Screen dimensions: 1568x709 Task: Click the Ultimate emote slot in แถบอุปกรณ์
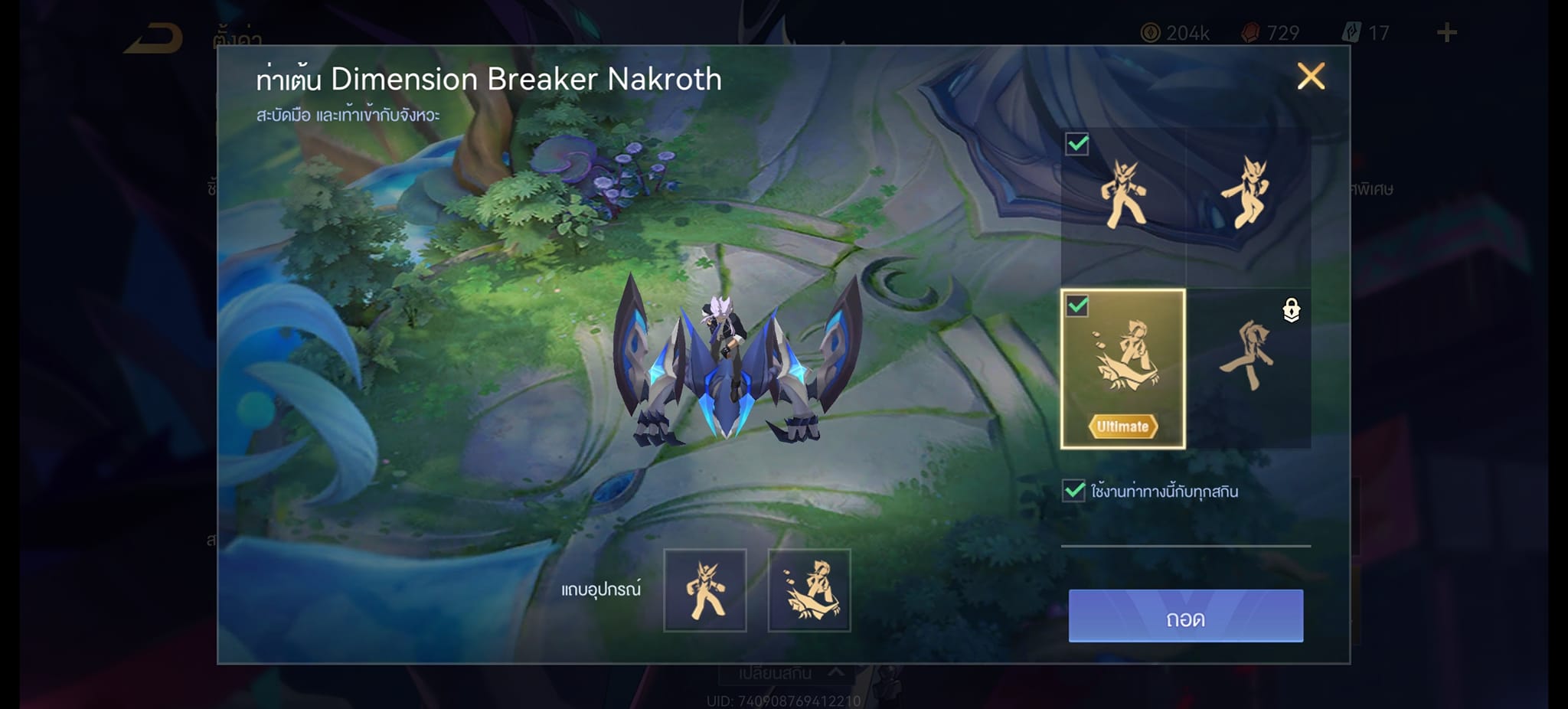(x=808, y=590)
